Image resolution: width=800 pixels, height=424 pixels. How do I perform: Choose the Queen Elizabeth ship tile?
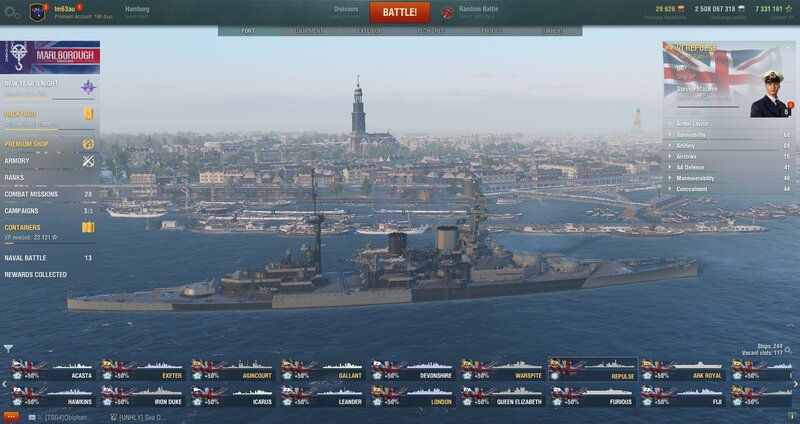point(503,396)
